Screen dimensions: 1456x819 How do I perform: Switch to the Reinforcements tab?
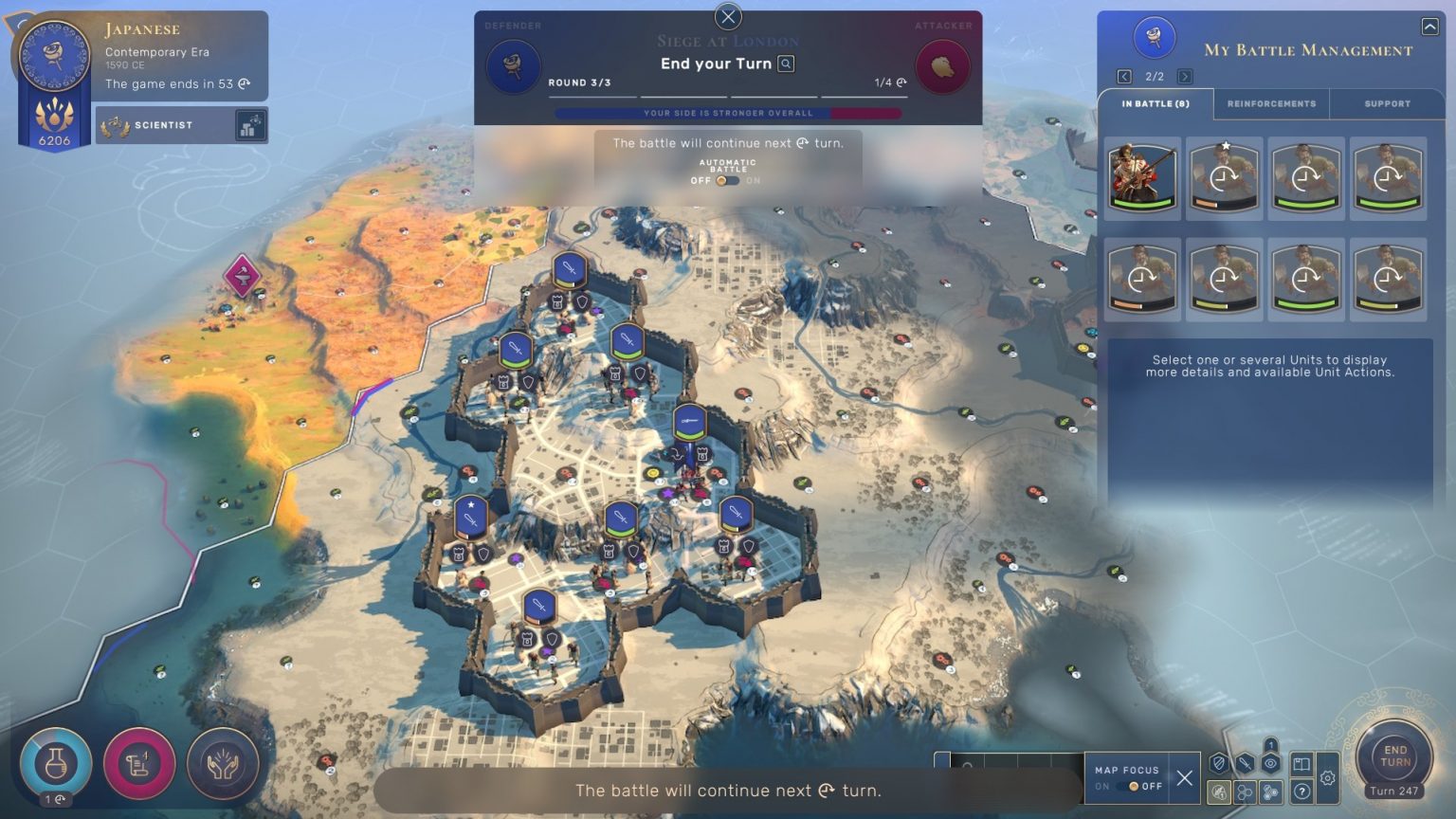[1270, 104]
